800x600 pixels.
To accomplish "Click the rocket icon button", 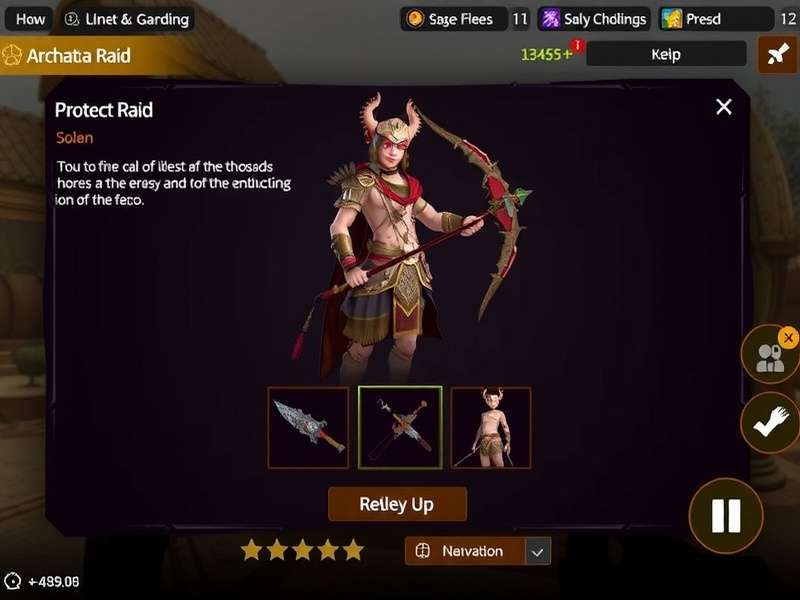I will [777, 55].
